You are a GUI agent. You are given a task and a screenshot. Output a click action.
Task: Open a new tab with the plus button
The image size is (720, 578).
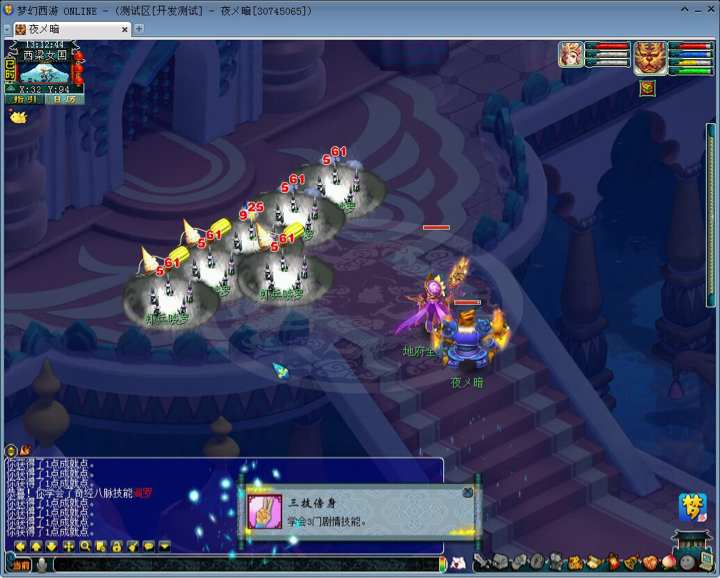pos(139,29)
